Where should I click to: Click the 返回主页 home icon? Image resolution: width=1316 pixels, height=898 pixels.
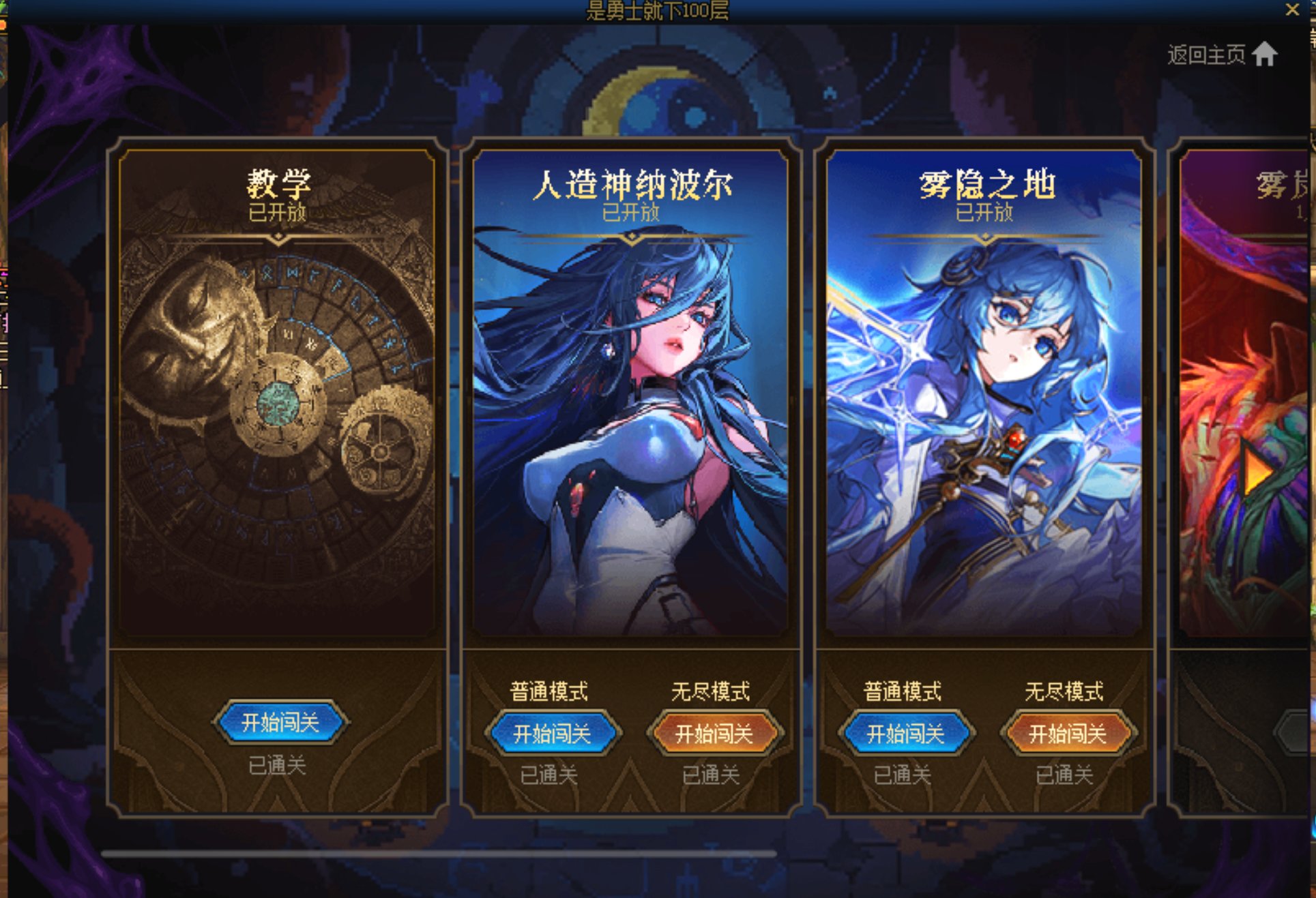[1266, 55]
